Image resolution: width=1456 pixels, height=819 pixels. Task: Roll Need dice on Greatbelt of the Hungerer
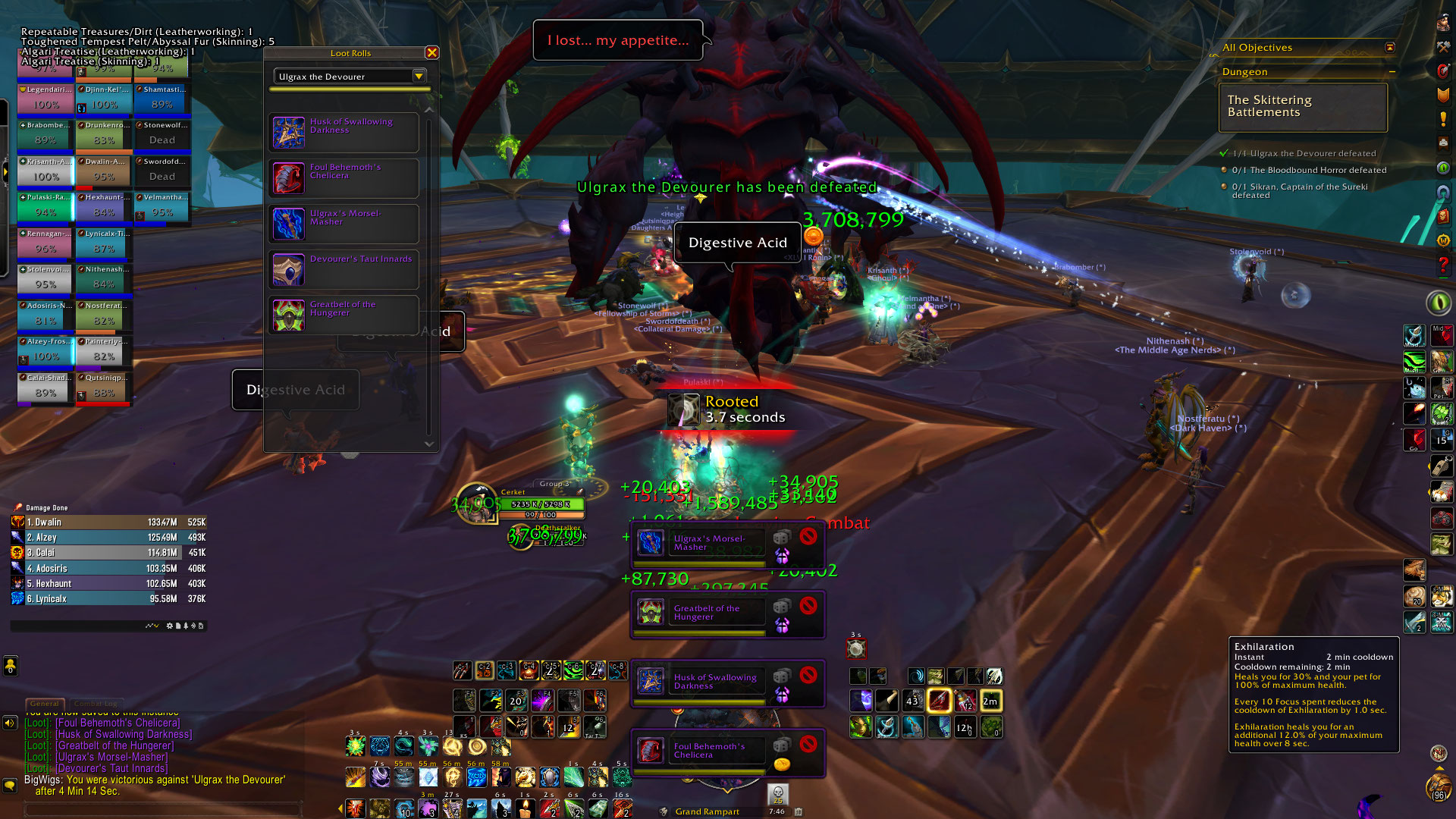[781, 606]
